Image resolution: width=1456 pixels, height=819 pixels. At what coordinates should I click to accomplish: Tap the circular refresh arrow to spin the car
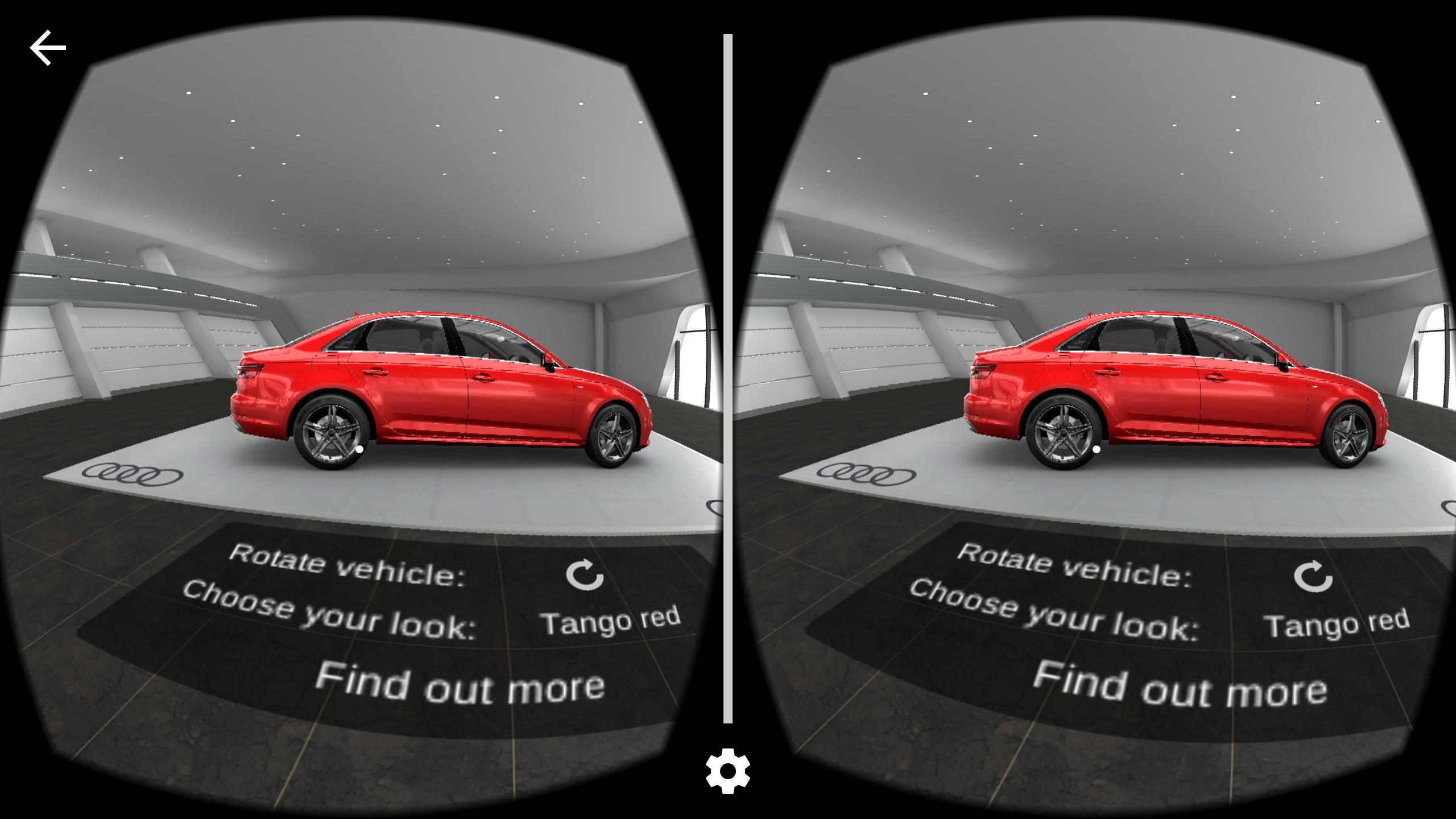click(x=584, y=576)
